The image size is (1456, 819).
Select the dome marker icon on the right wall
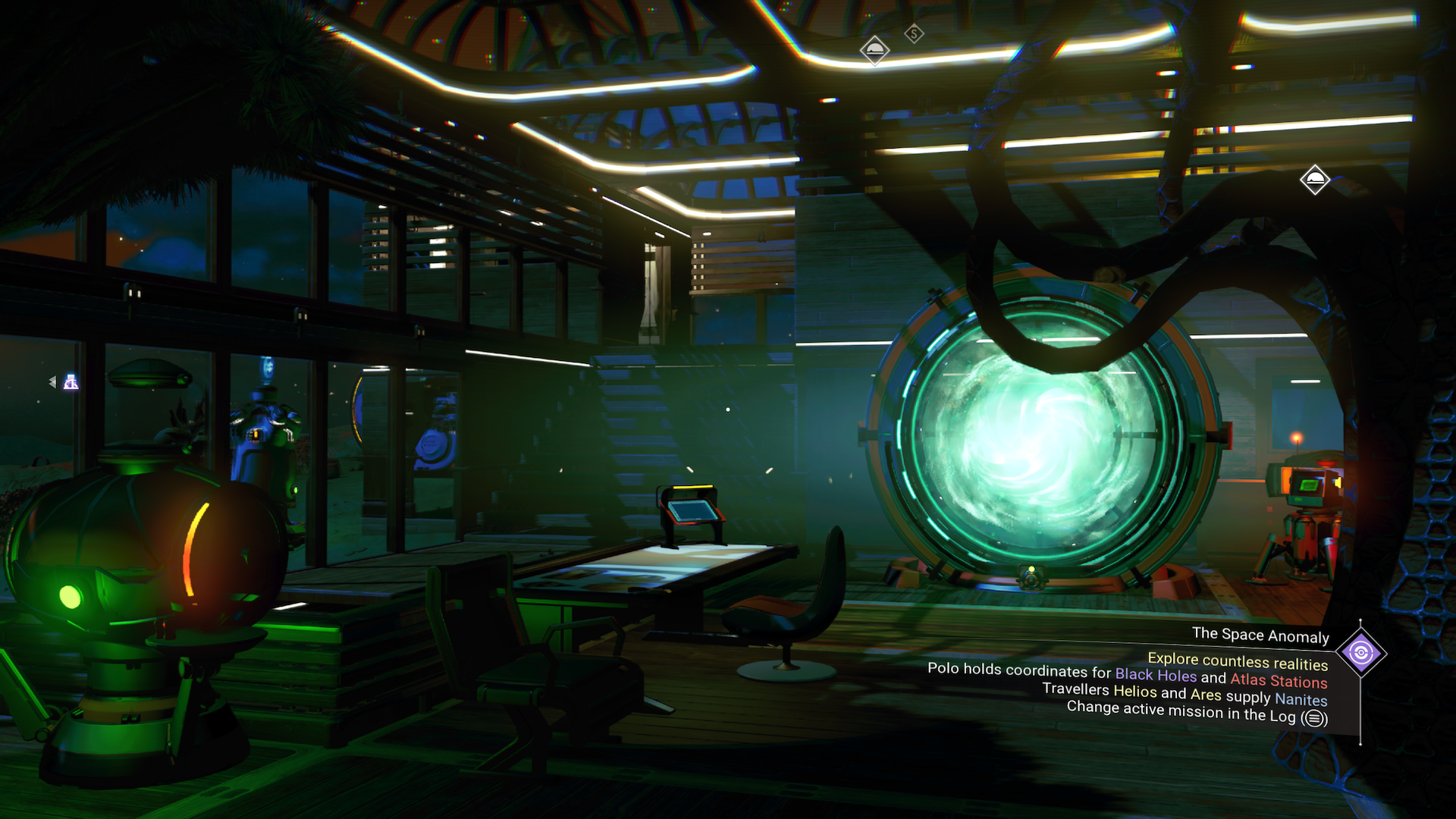click(x=1316, y=180)
